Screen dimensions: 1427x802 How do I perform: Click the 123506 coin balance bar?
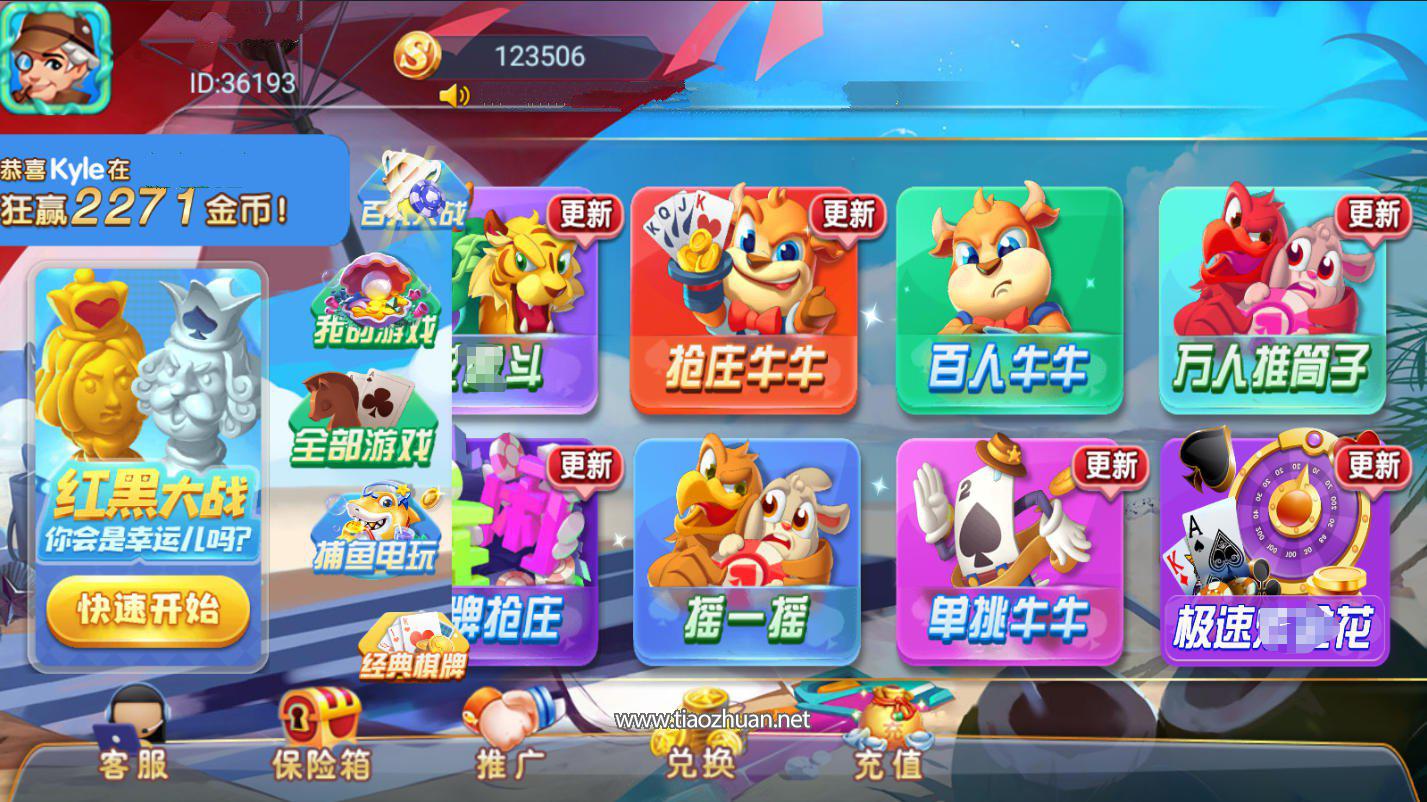click(x=543, y=57)
